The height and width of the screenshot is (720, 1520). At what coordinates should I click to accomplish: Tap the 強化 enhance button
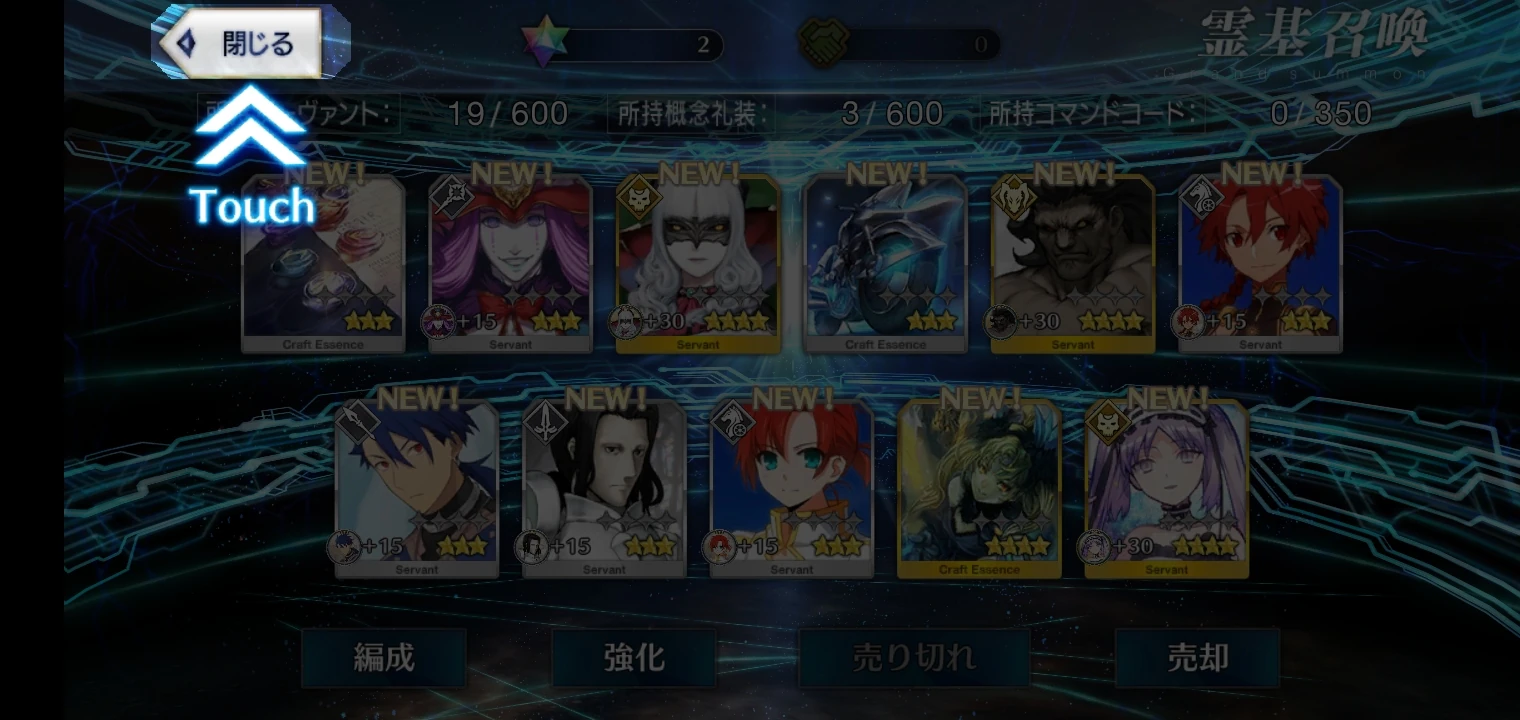coord(633,659)
